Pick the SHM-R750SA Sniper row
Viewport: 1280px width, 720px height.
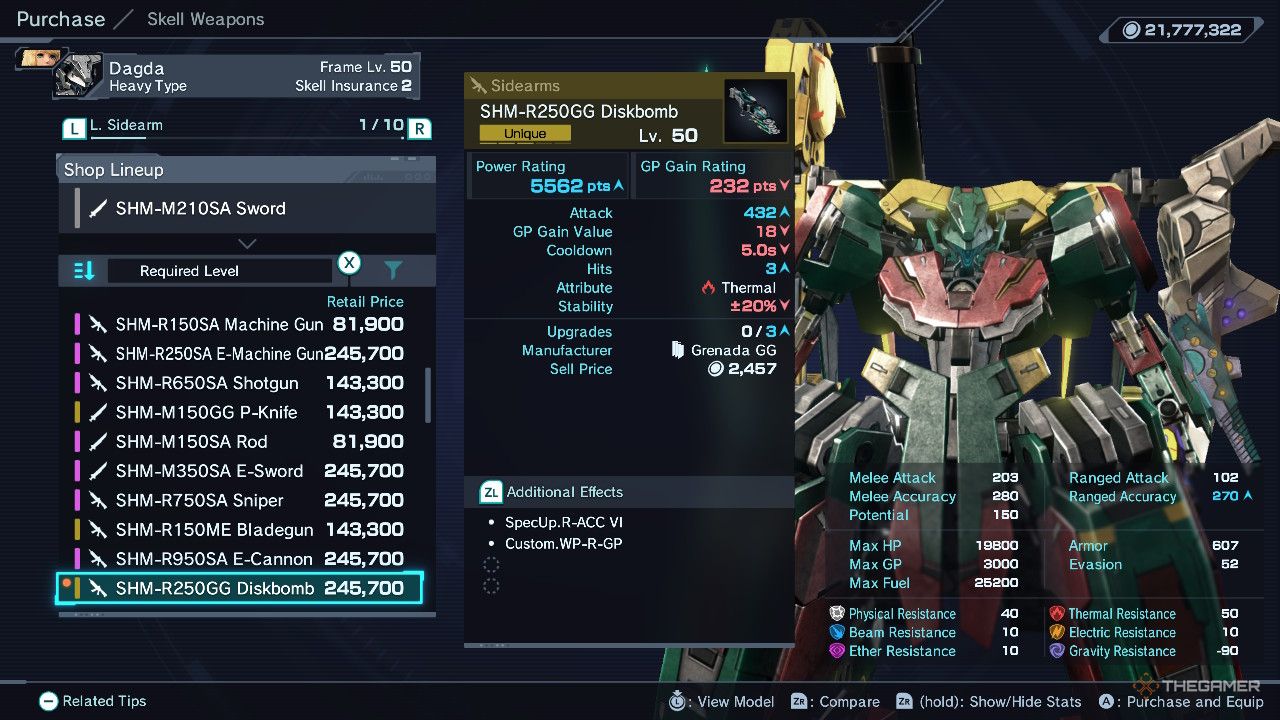coord(240,500)
